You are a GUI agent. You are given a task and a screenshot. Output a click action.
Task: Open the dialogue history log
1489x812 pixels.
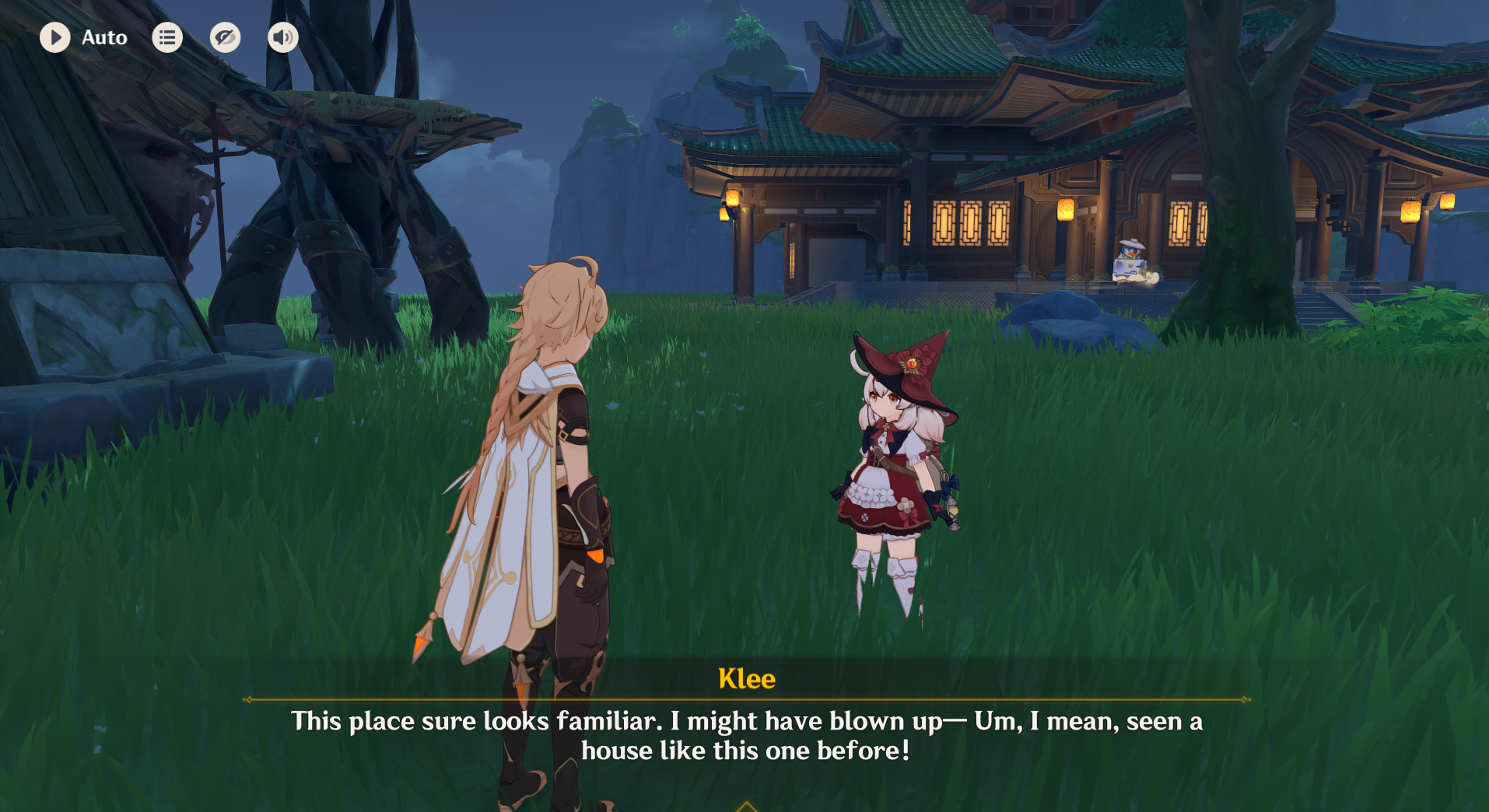pos(167,37)
